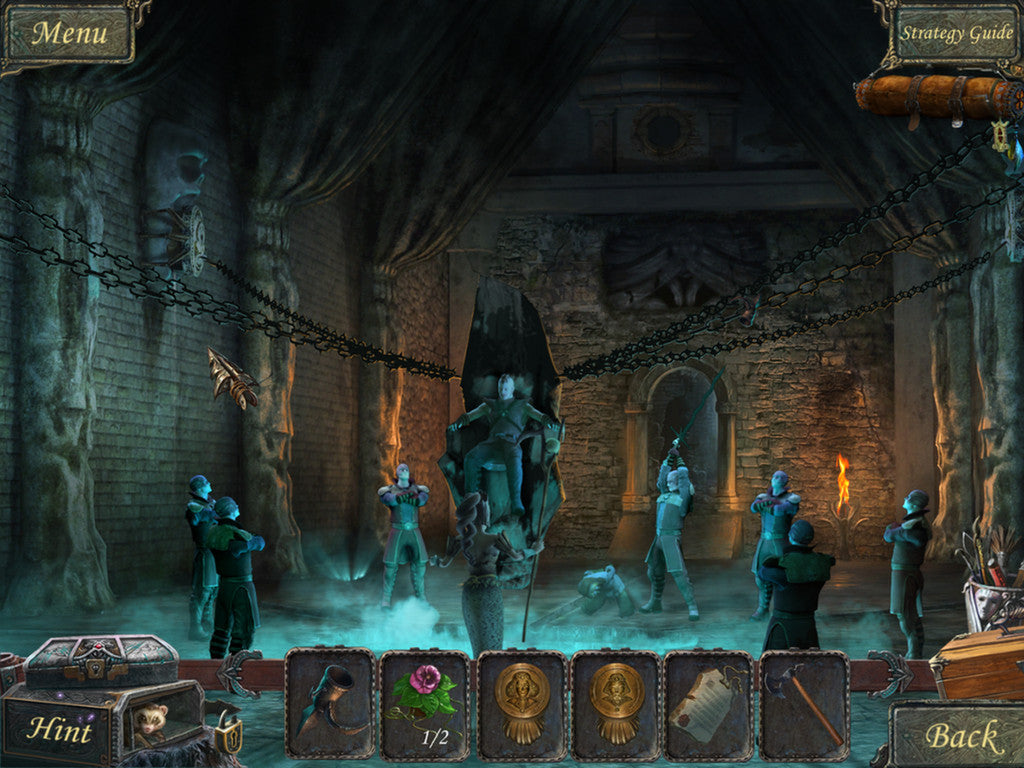Toggle the inventory padlock icon
The height and width of the screenshot is (768, 1024).
(x=229, y=737)
